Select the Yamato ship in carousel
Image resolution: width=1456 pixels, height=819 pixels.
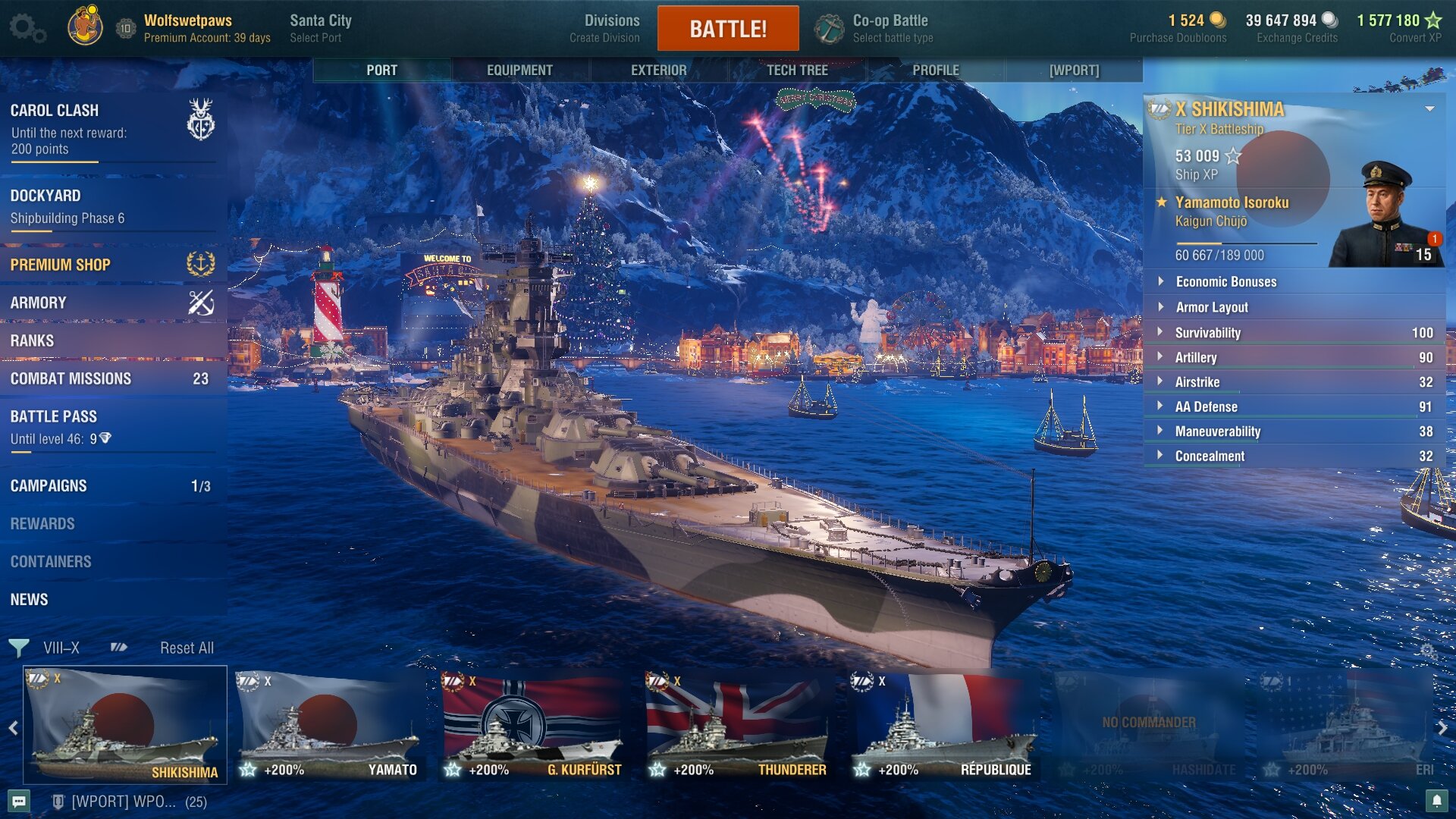tap(329, 726)
